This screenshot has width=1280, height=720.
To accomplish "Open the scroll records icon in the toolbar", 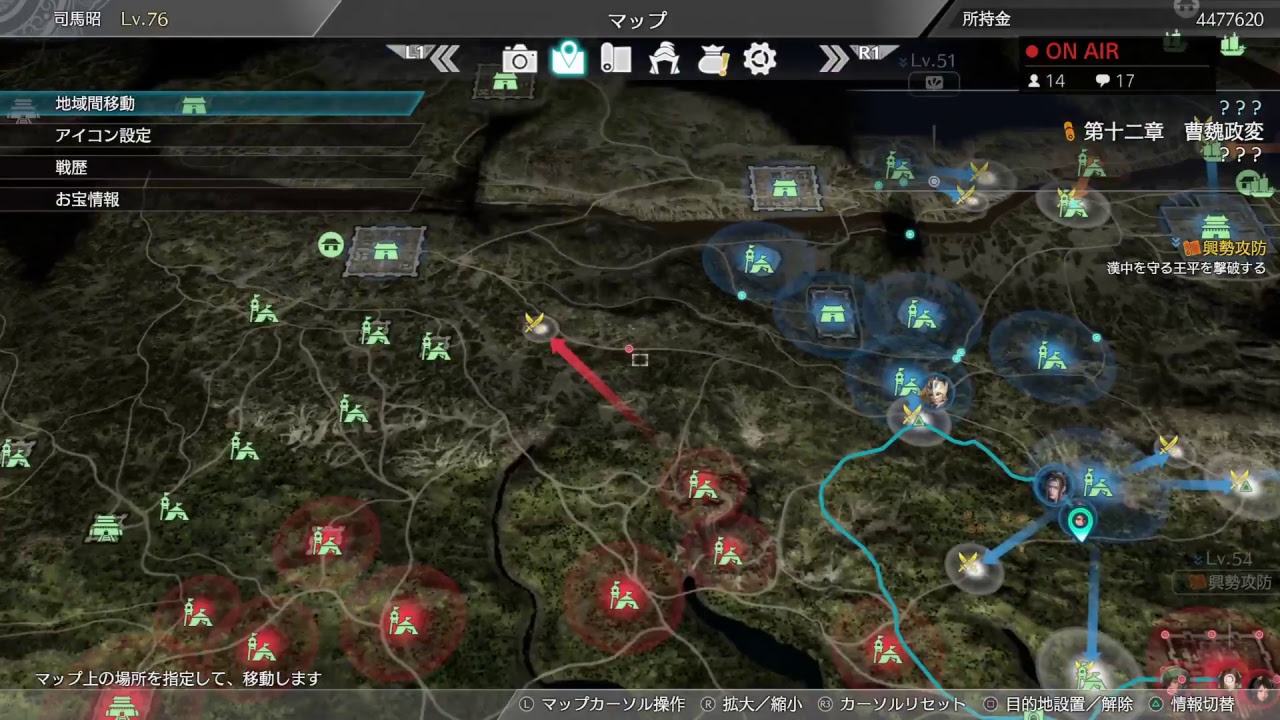I will [615, 60].
